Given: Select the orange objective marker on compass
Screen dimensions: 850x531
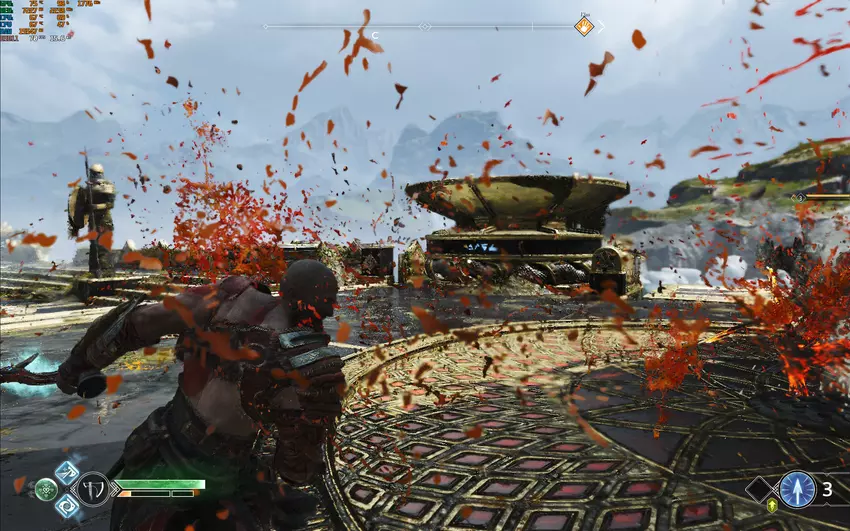Looking at the screenshot, I should pos(584,26).
